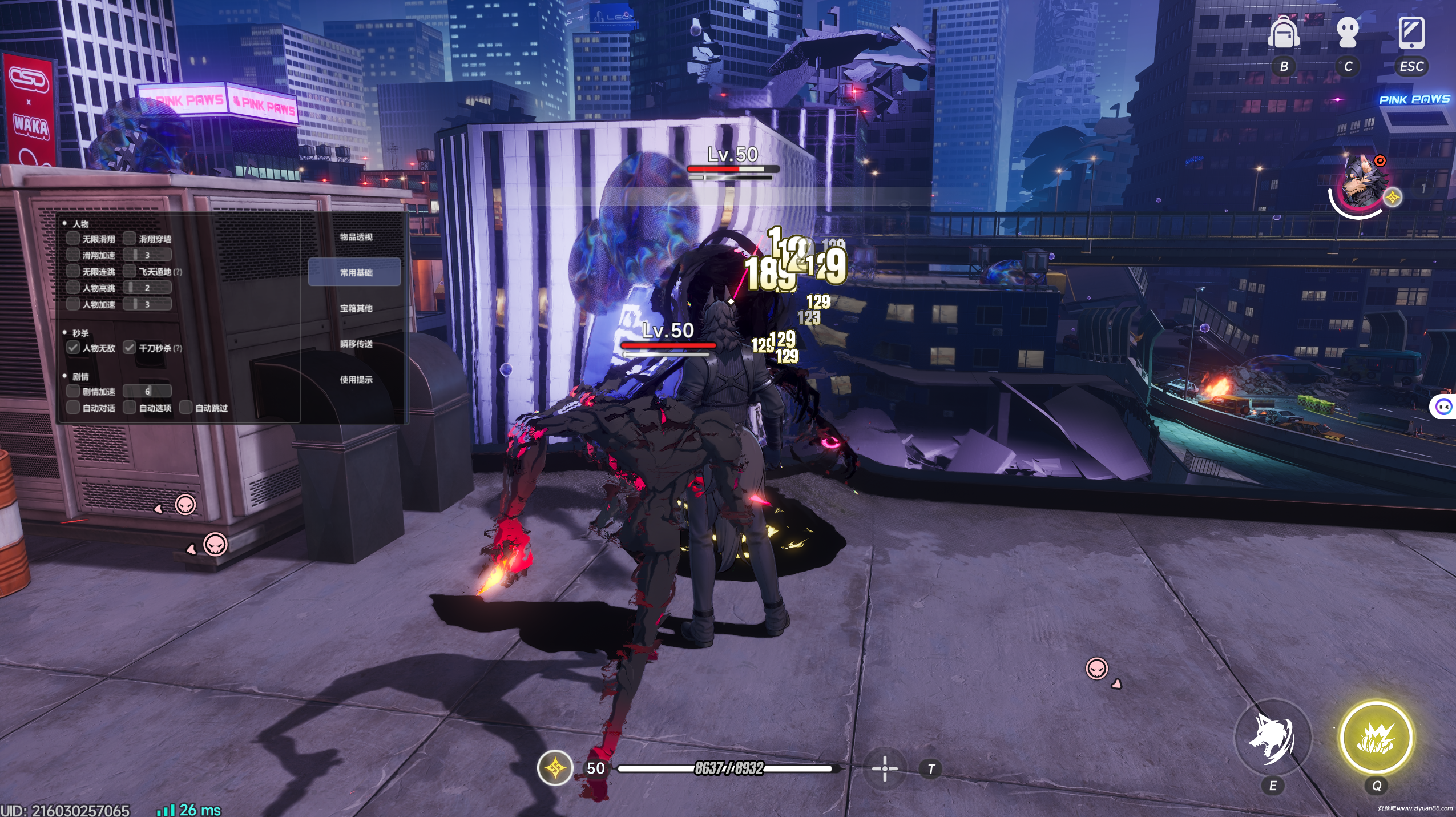Select the 常用基础 tab
The height and width of the screenshot is (817, 1456).
[x=356, y=272]
